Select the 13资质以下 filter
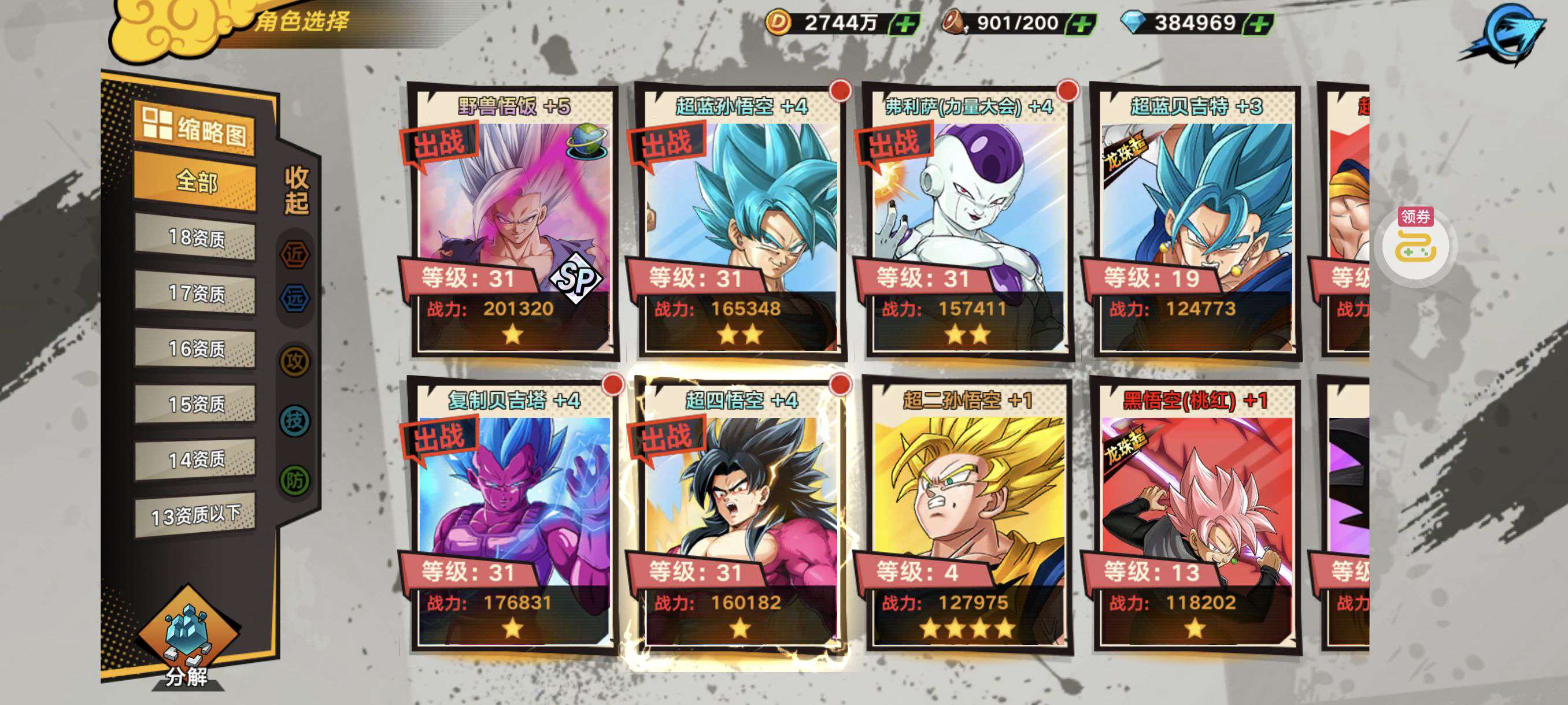This screenshot has width=1568, height=705. coord(195,516)
